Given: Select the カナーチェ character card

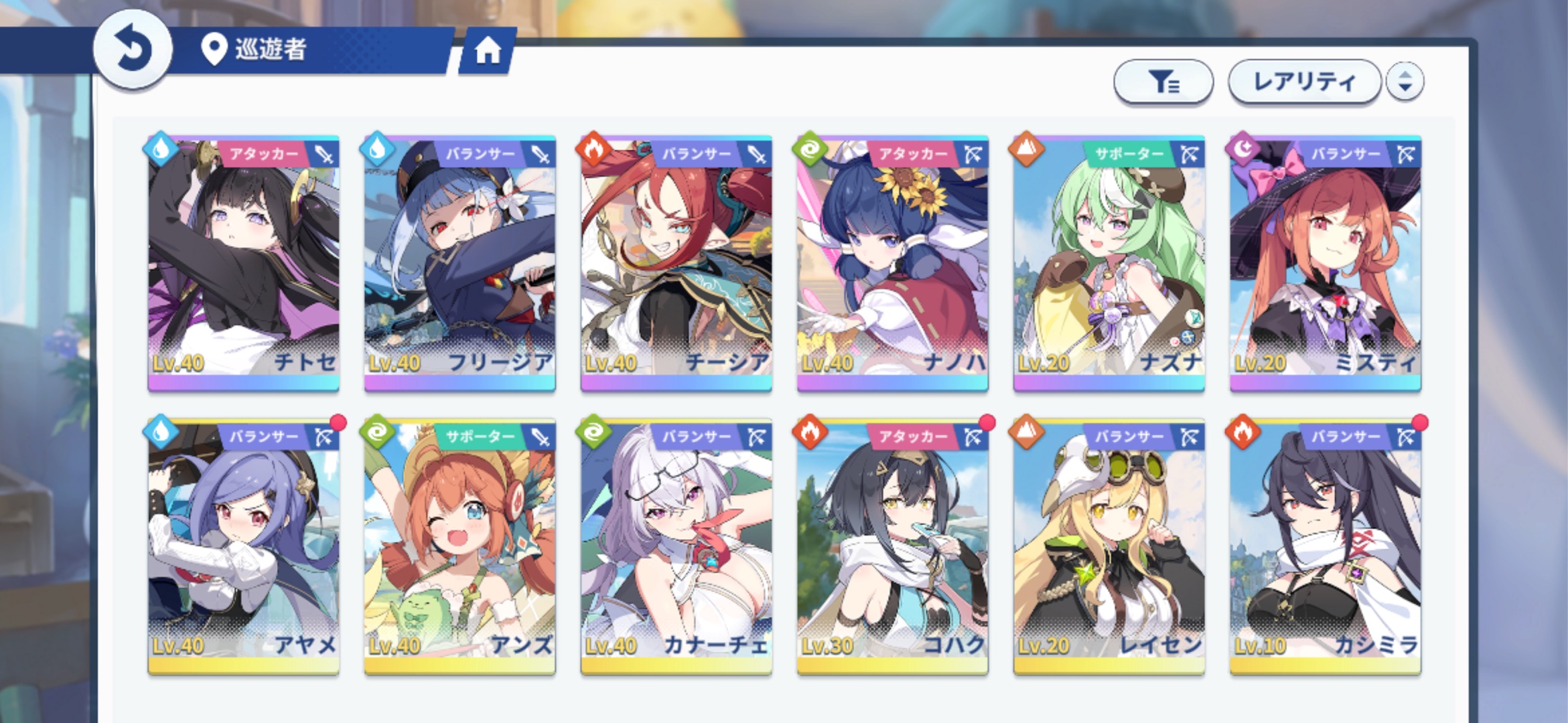Looking at the screenshot, I should (x=676, y=546).
